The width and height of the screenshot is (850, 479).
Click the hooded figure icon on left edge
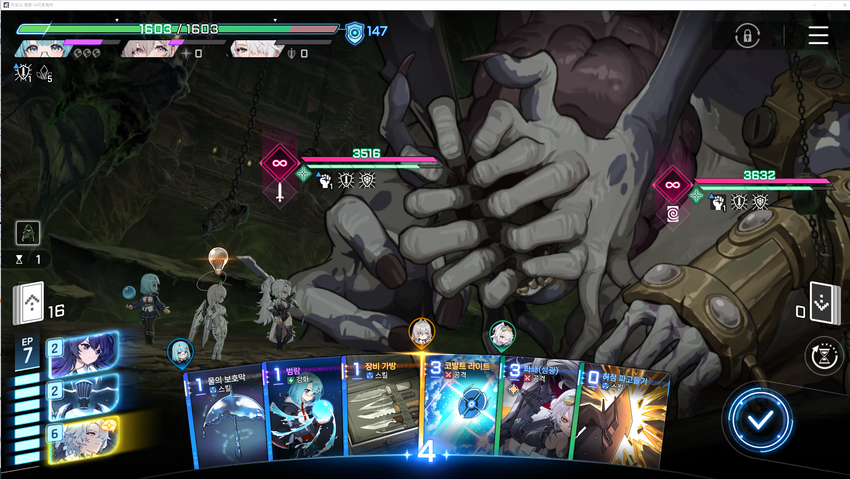click(28, 233)
